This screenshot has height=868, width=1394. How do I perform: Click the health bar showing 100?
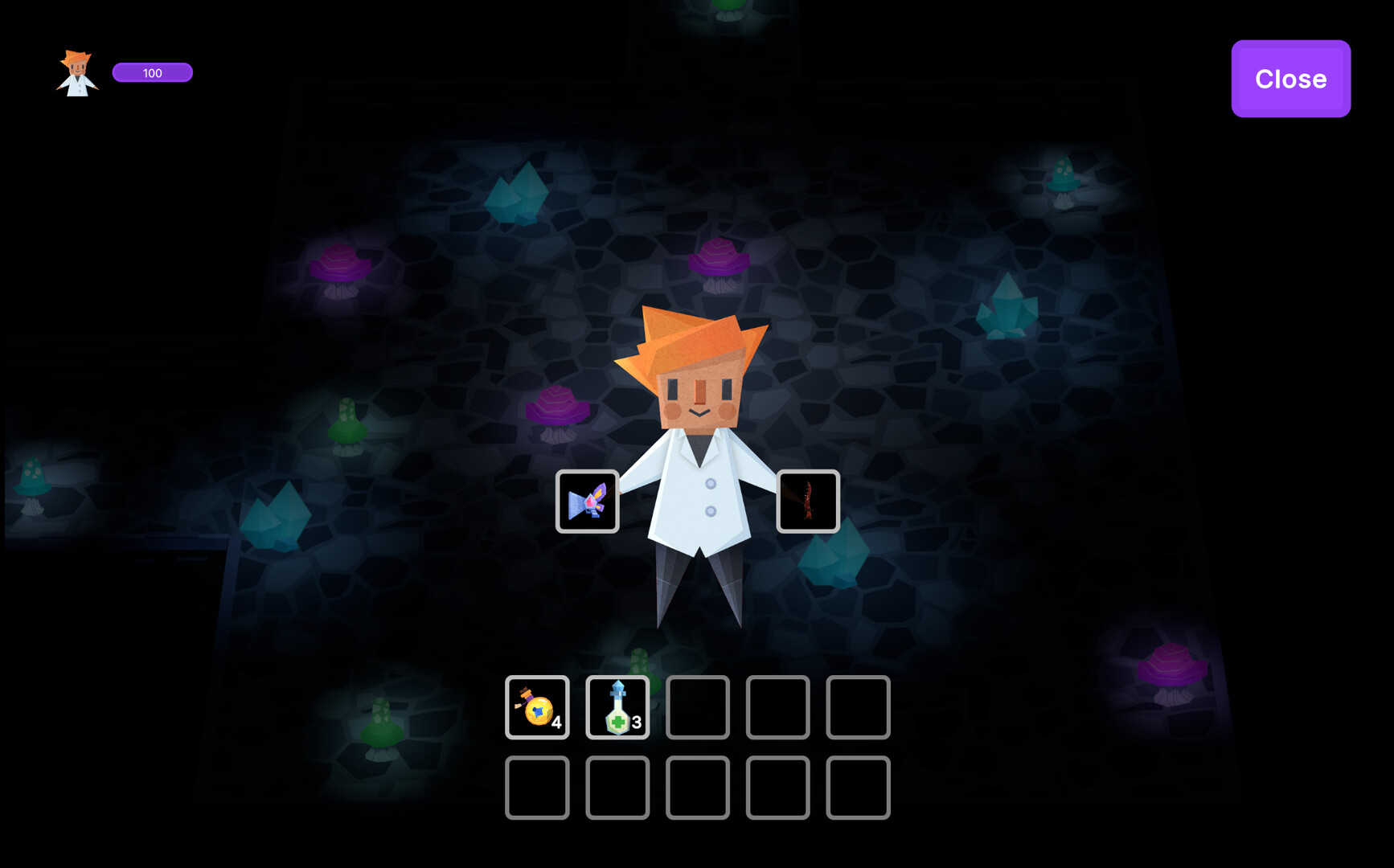click(x=153, y=72)
